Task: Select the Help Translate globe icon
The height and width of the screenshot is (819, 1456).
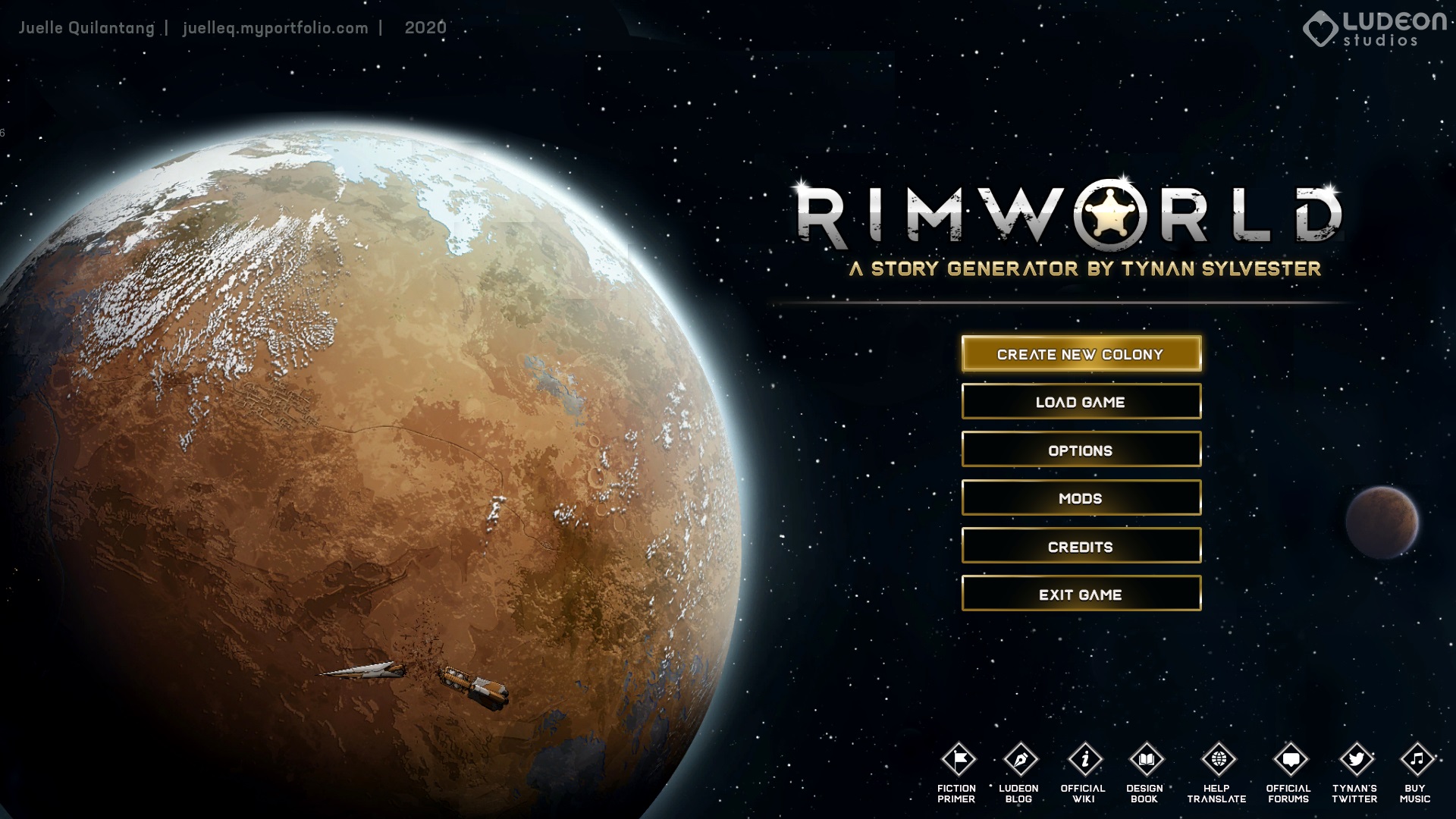Action: click(x=1218, y=760)
